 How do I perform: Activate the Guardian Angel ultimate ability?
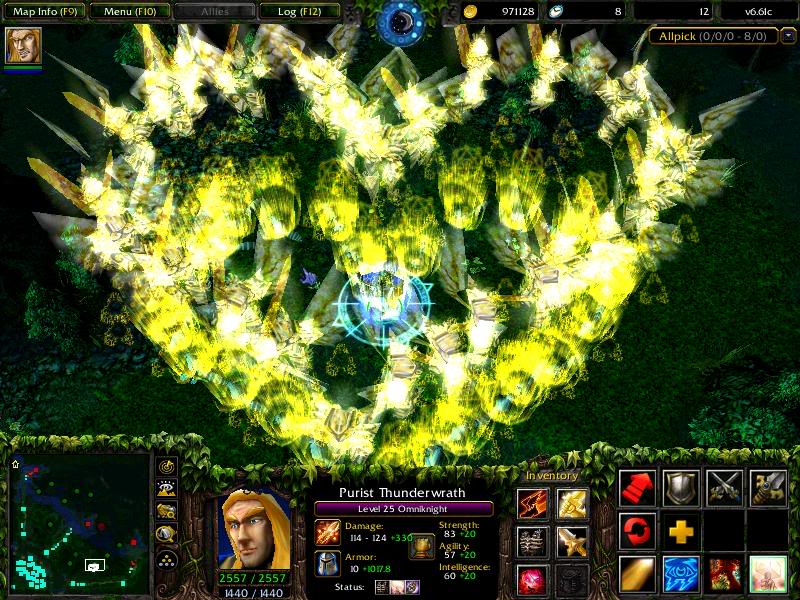[x=768, y=574]
